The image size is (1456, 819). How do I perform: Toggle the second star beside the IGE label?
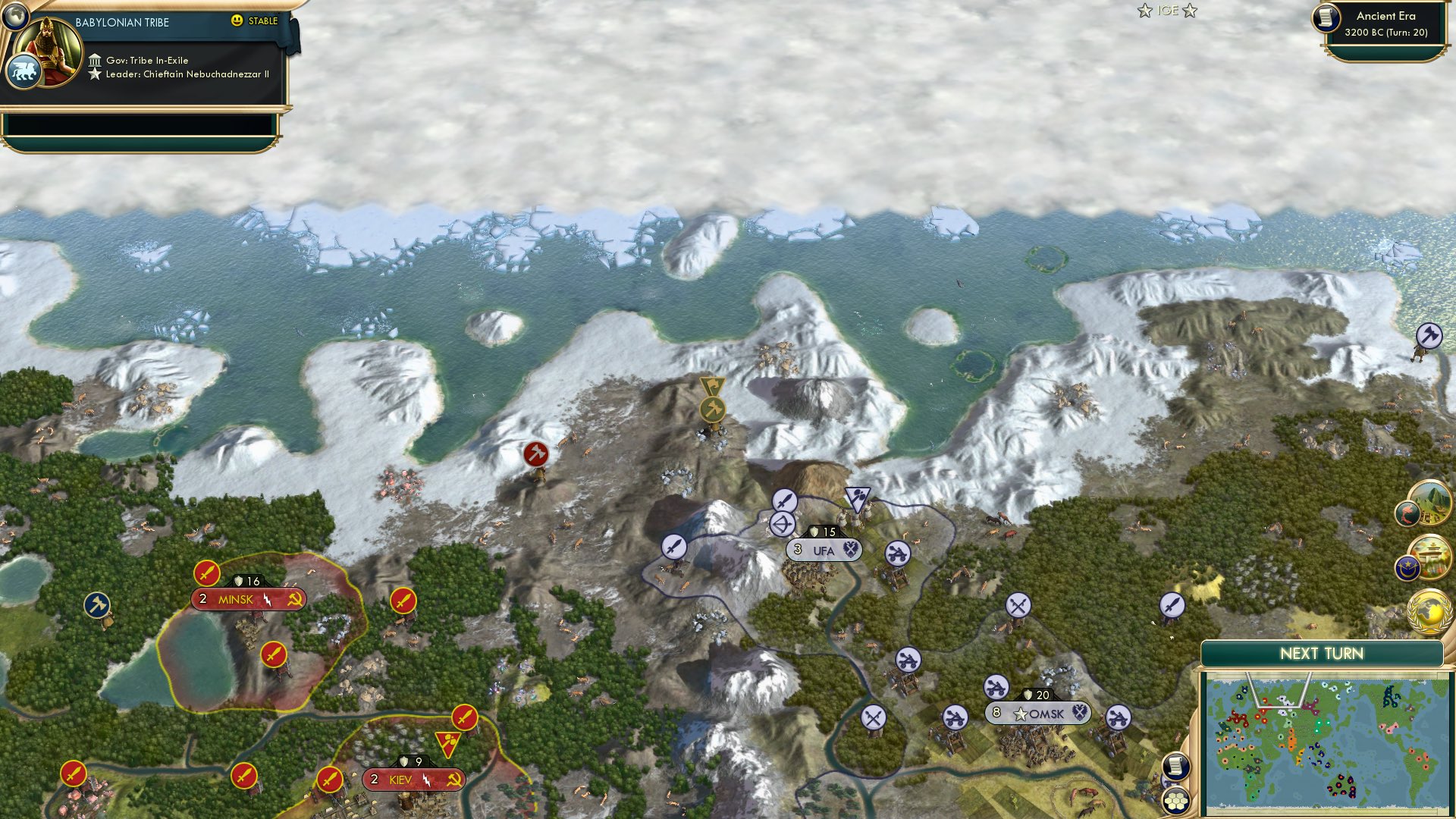(1188, 11)
